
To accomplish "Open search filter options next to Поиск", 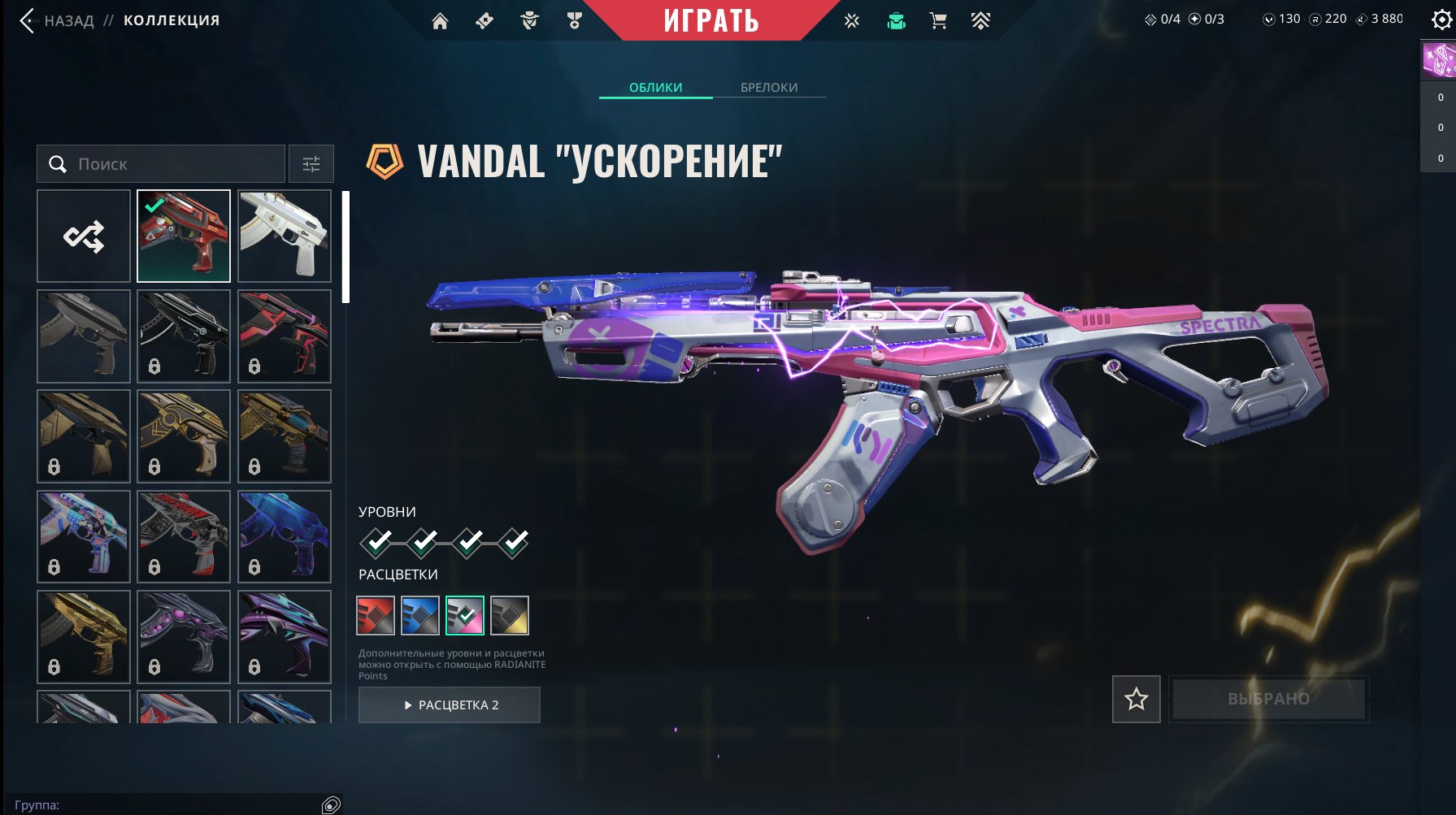I will tap(311, 163).
